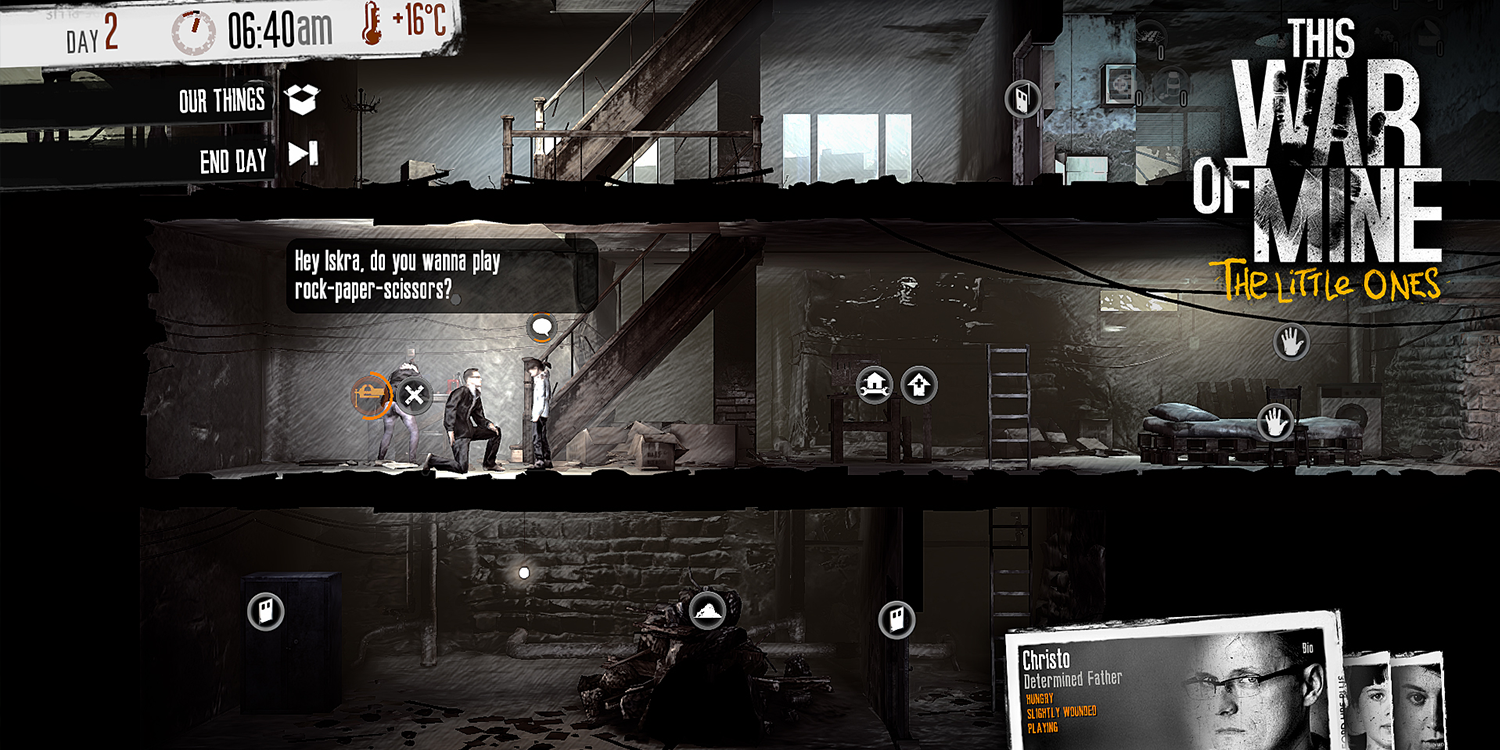Image resolution: width=1500 pixels, height=750 pixels.
Task: Select the speech bubble above Iskra
Action: (x=539, y=325)
